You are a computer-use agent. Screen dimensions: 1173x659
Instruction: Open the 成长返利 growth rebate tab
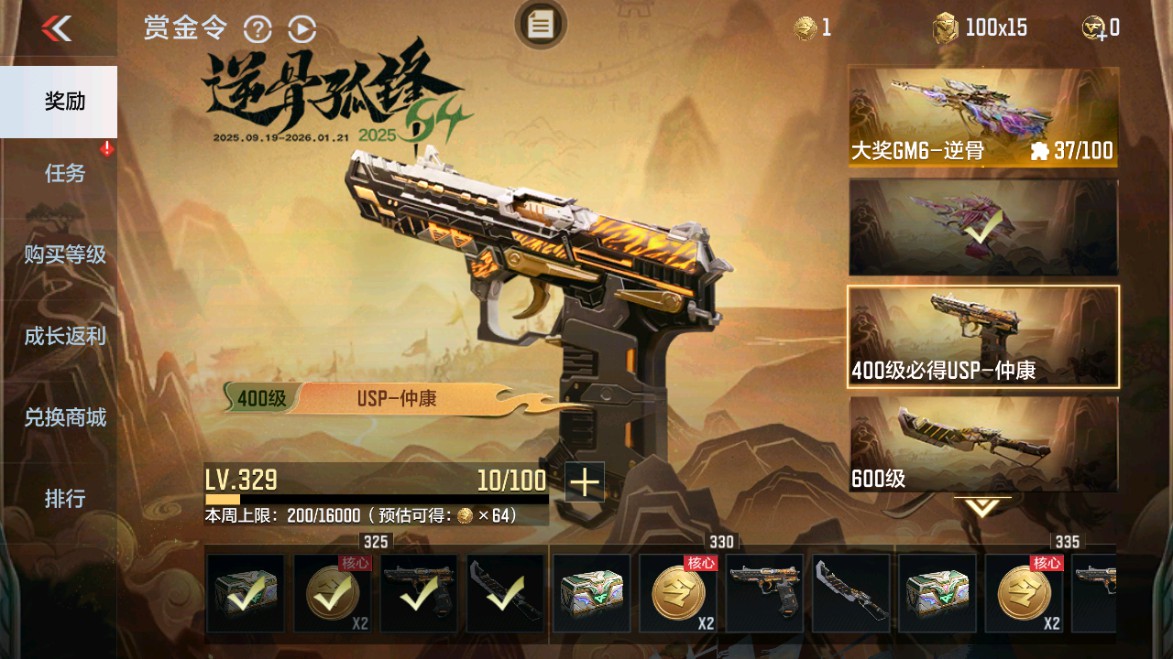coord(64,336)
